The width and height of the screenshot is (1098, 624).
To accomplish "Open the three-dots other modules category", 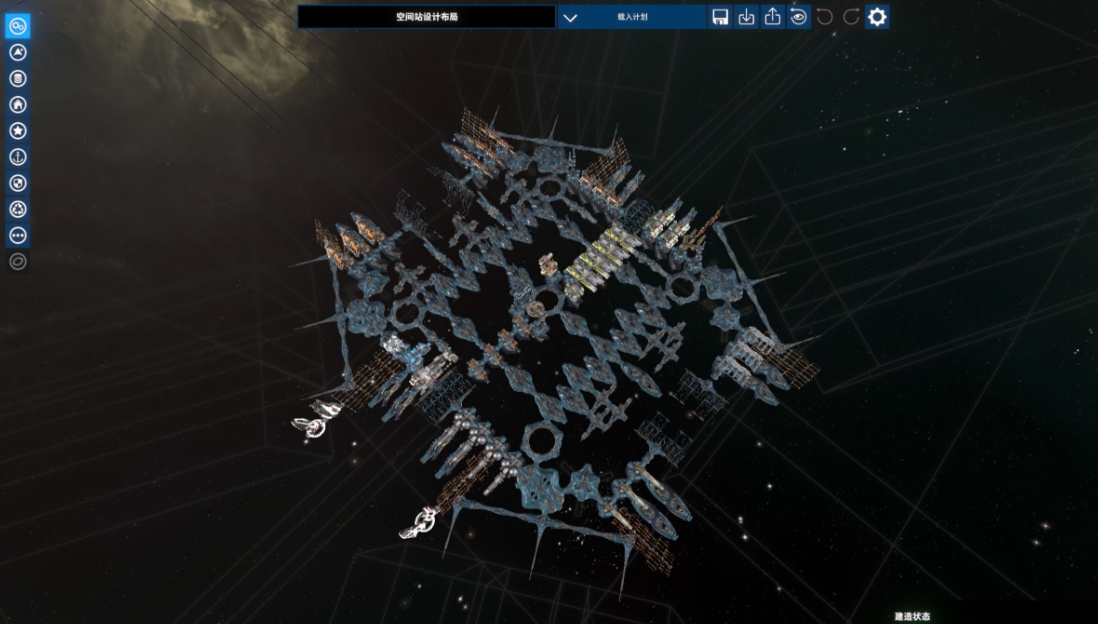I will pos(17,236).
